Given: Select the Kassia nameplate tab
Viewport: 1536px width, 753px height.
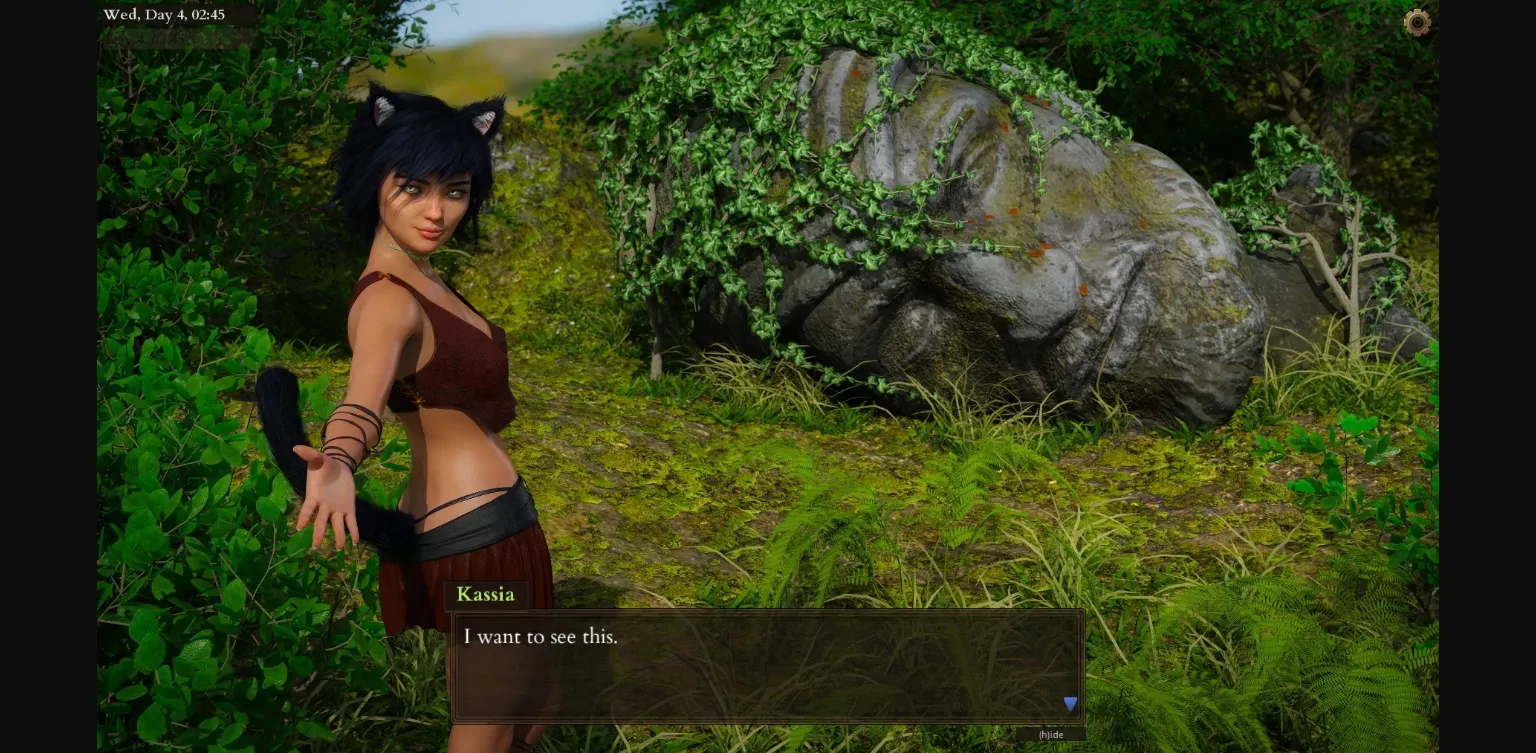Looking at the screenshot, I should (x=486, y=594).
